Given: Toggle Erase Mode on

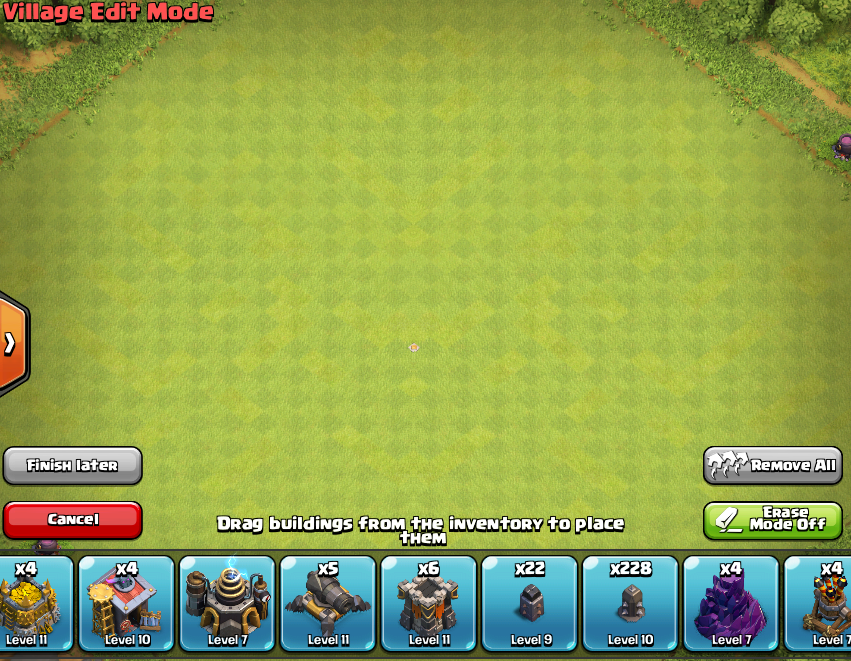Looking at the screenshot, I should [773, 520].
